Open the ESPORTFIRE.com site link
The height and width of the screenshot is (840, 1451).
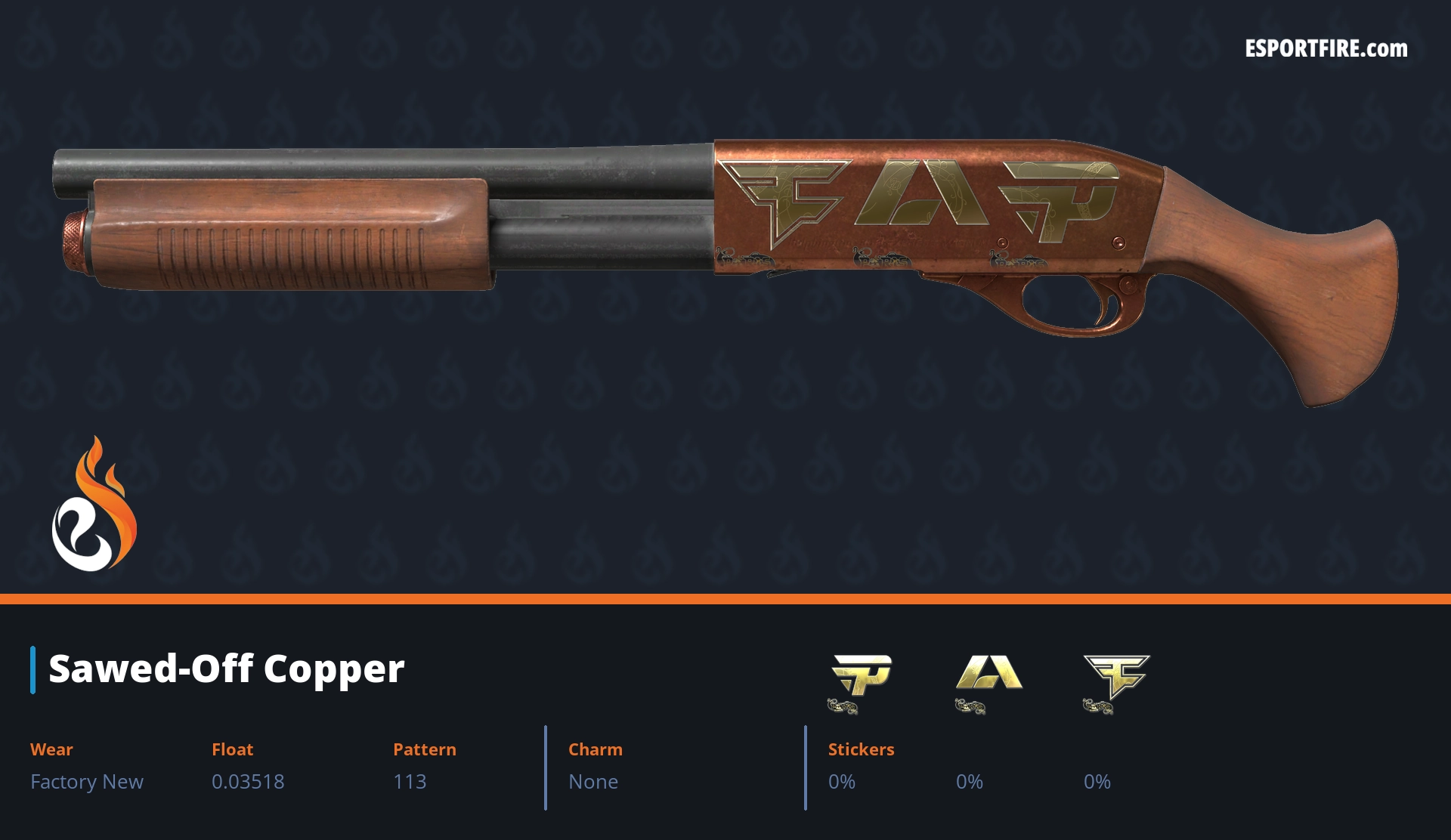pos(1326,49)
